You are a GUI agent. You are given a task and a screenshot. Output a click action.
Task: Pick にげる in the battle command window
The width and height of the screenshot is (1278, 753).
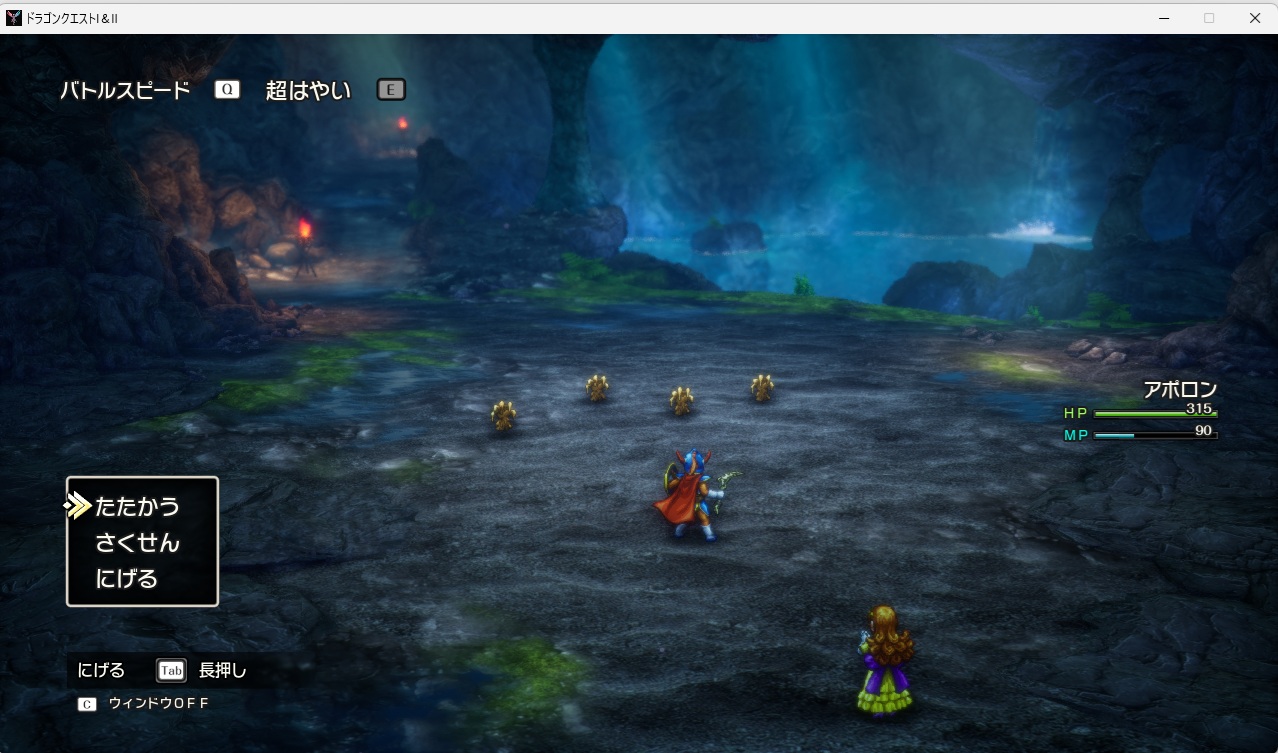[126, 579]
